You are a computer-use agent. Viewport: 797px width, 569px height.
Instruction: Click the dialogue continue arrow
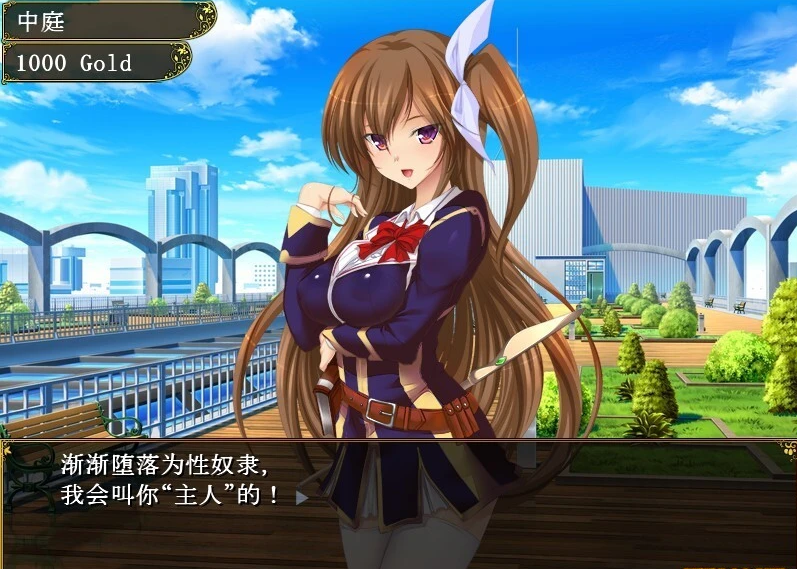tap(301, 495)
